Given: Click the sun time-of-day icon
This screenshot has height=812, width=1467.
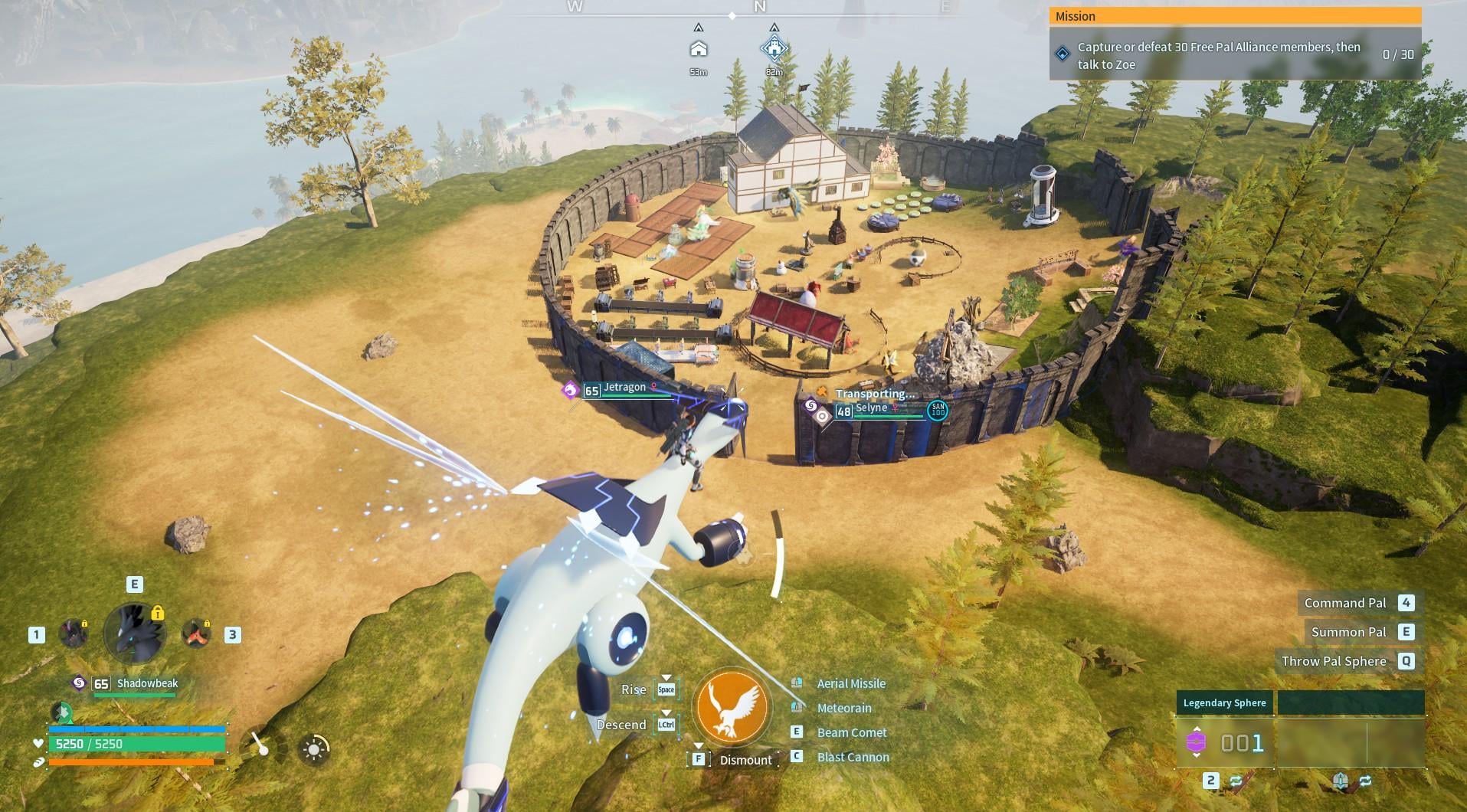Looking at the screenshot, I should (313, 749).
